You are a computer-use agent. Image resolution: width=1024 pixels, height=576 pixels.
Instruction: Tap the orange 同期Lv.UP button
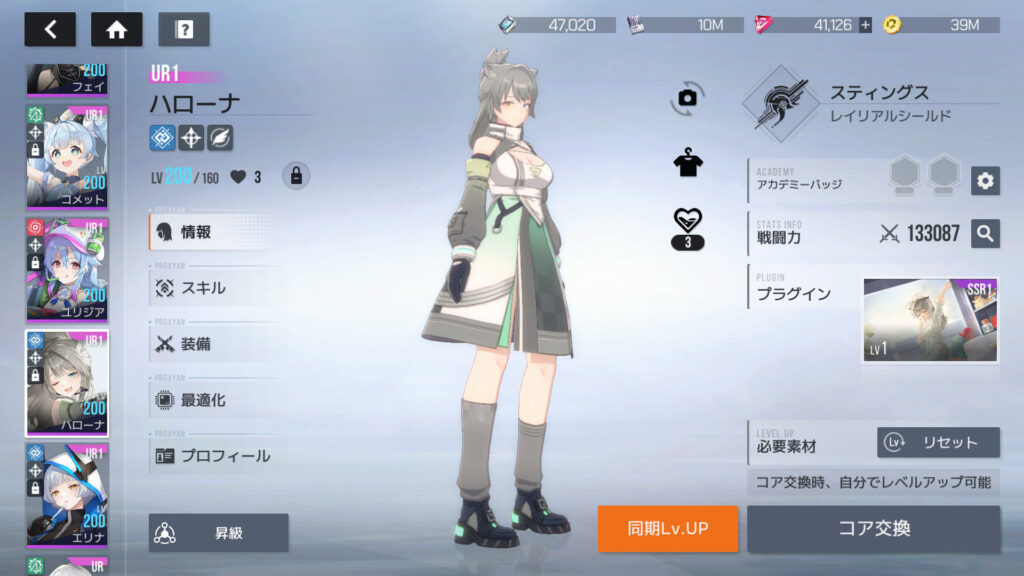(668, 528)
